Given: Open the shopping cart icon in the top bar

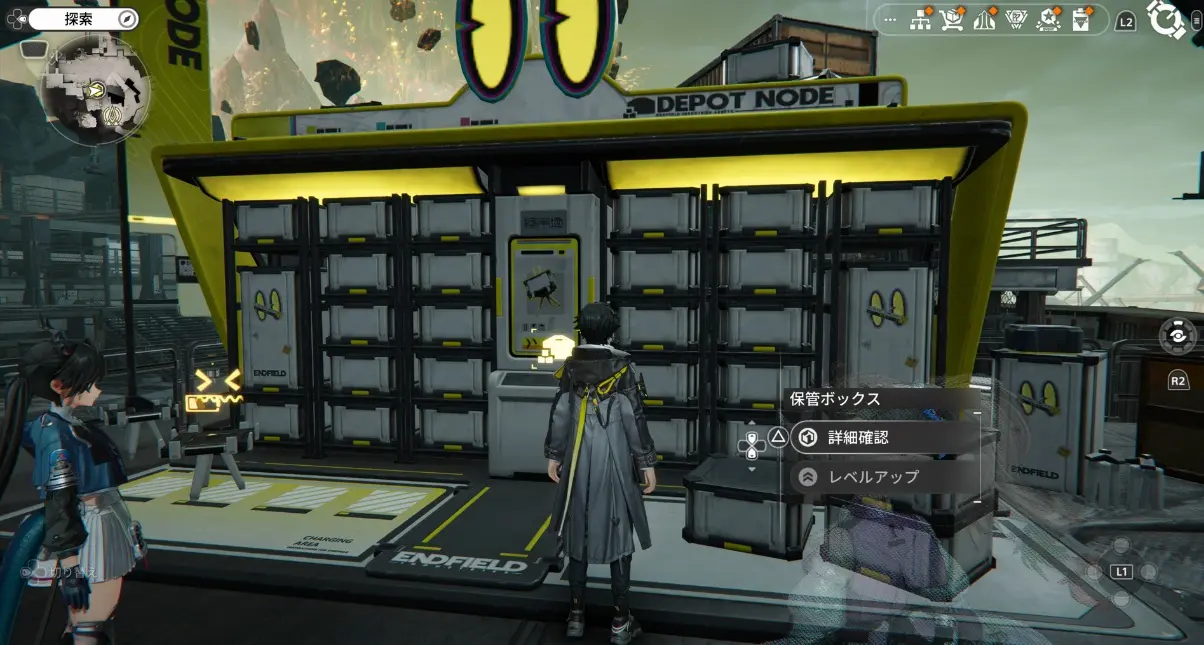Looking at the screenshot, I should pyautogui.click(x=951, y=20).
